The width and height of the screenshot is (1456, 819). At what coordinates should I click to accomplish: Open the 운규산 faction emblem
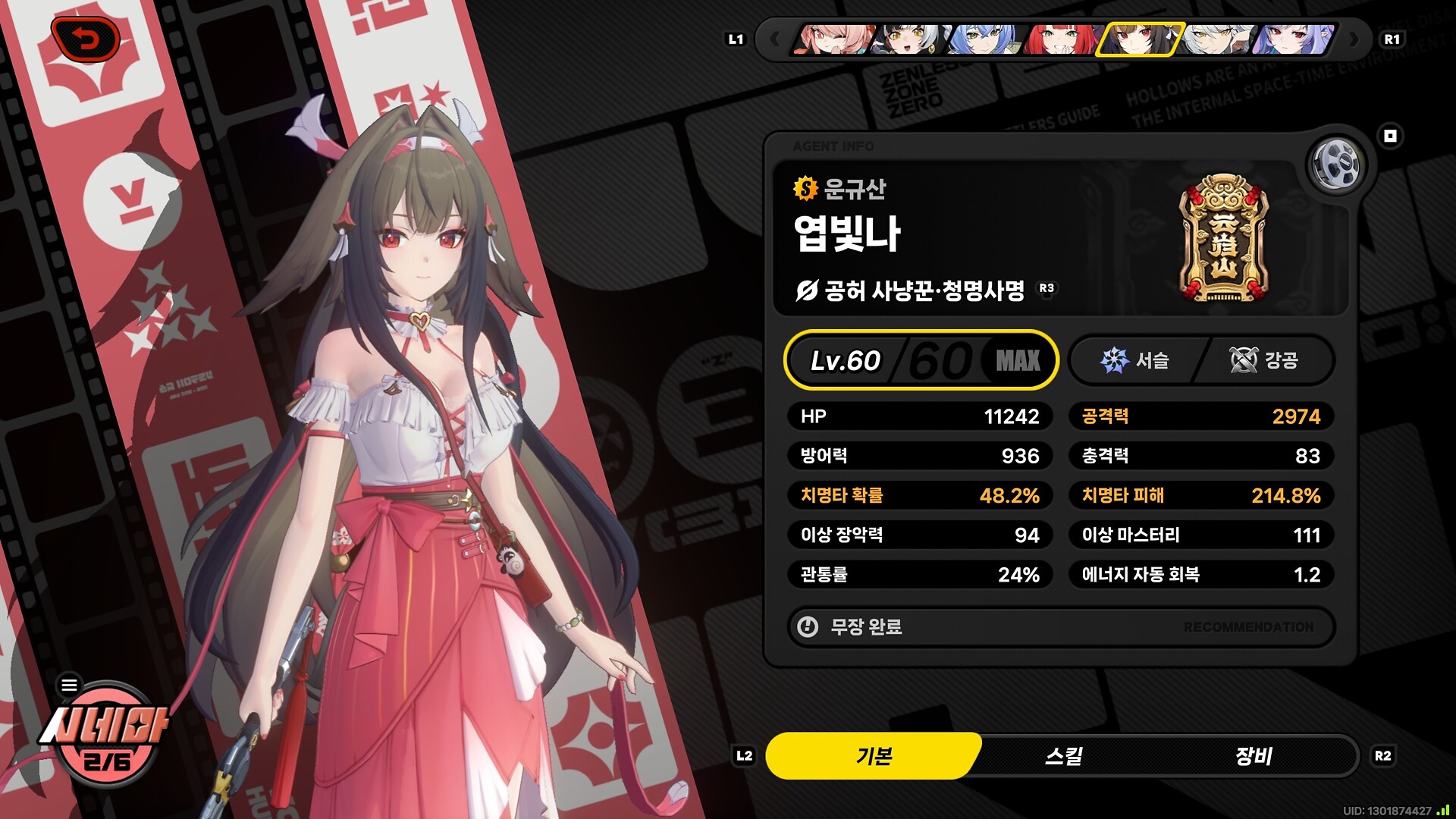click(x=1223, y=239)
